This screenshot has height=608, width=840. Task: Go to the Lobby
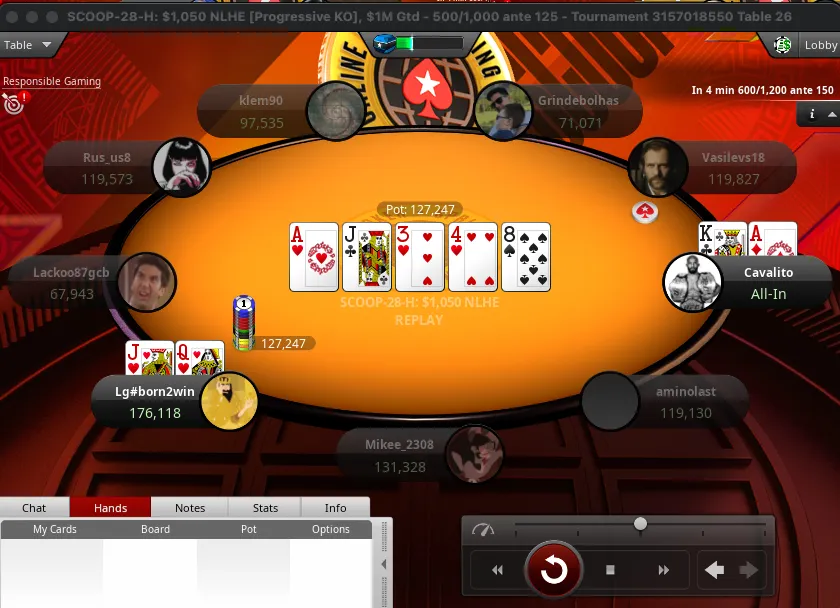coord(808,45)
